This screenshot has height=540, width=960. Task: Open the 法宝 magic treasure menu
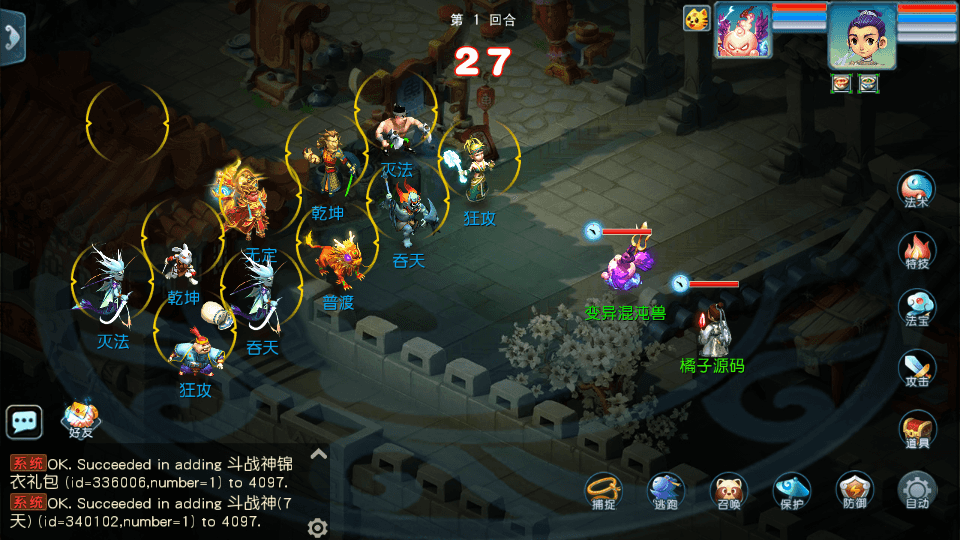[916, 309]
